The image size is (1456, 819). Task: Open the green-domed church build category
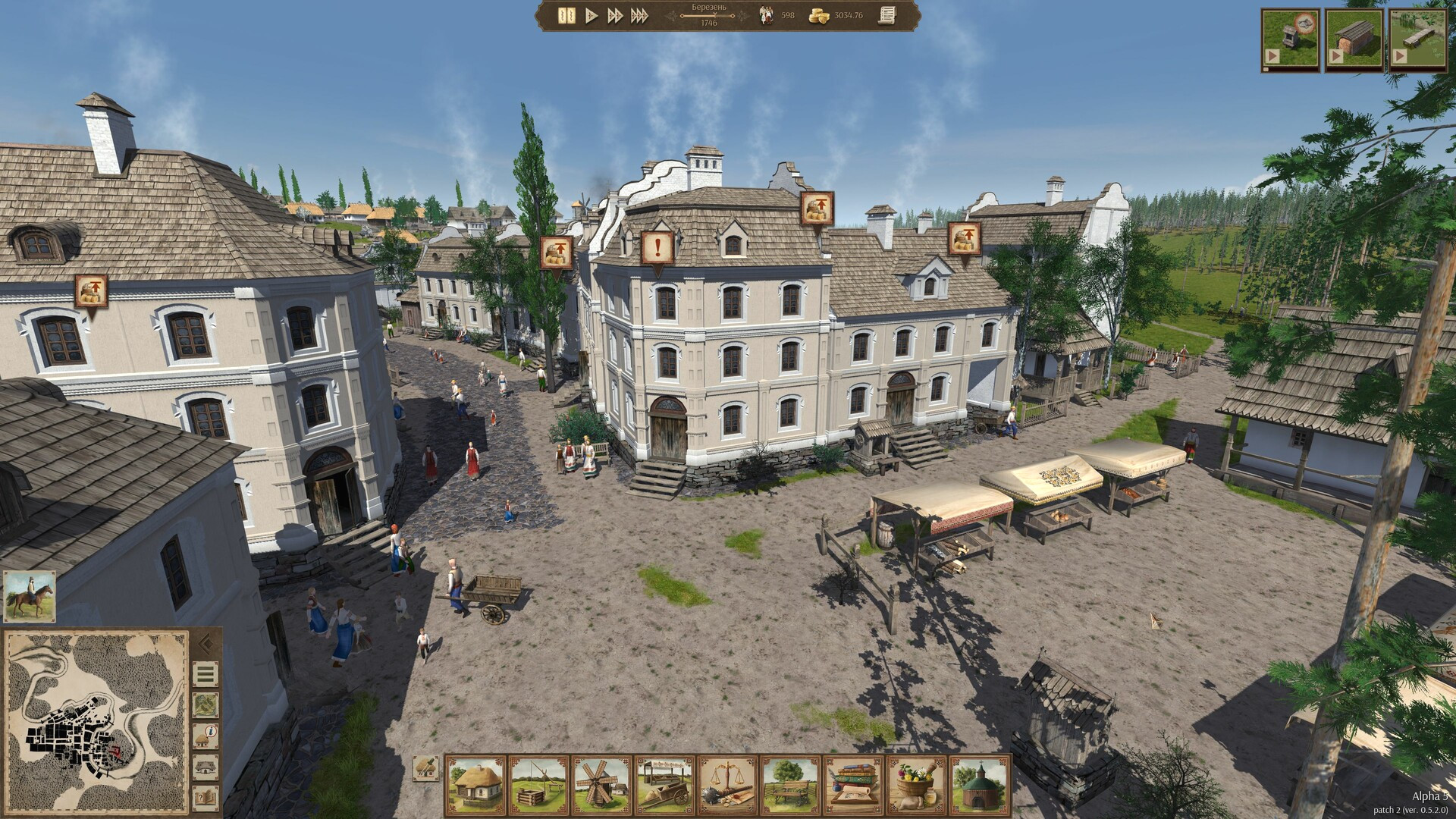979,784
